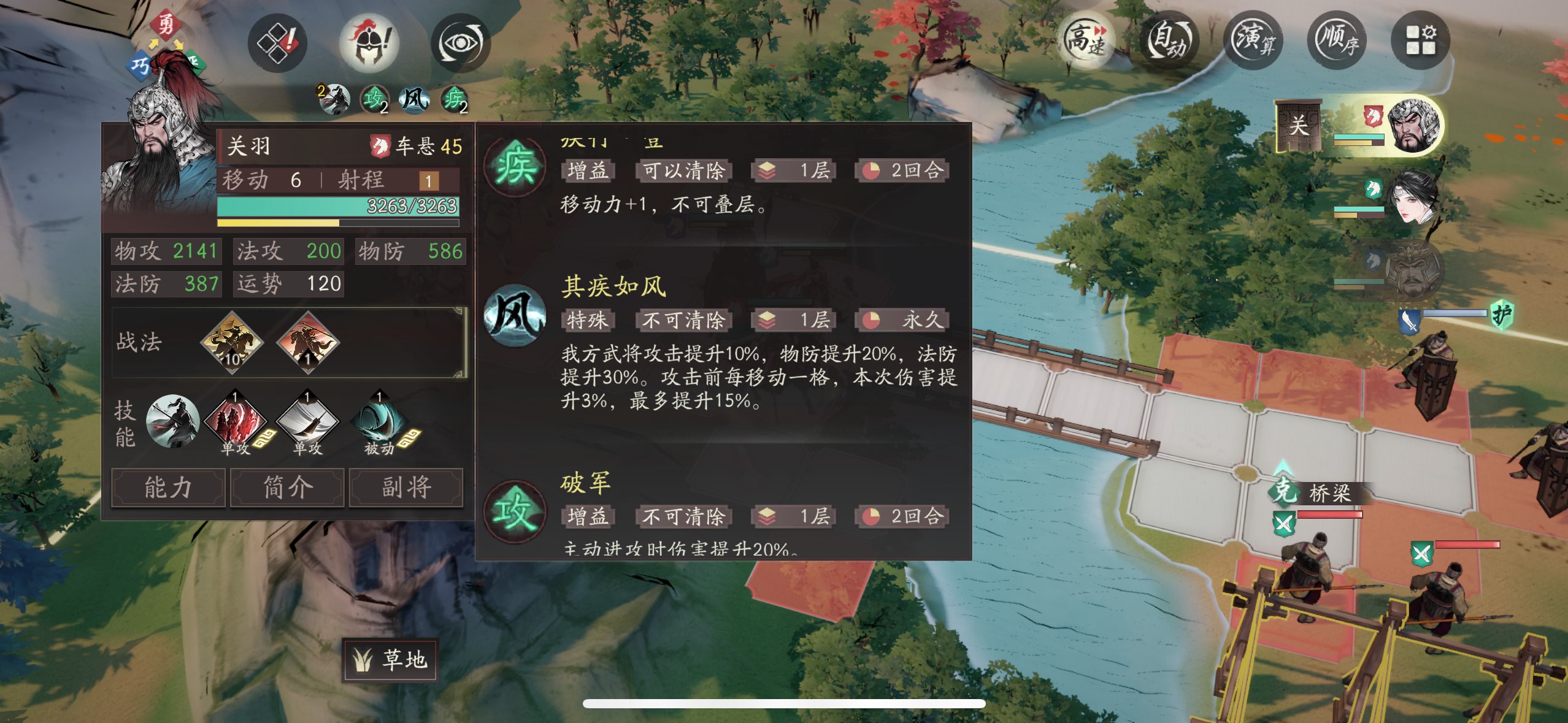Switch to the 简介 tab
The width and height of the screenshot is (1568, 723).
pos(286,488)
